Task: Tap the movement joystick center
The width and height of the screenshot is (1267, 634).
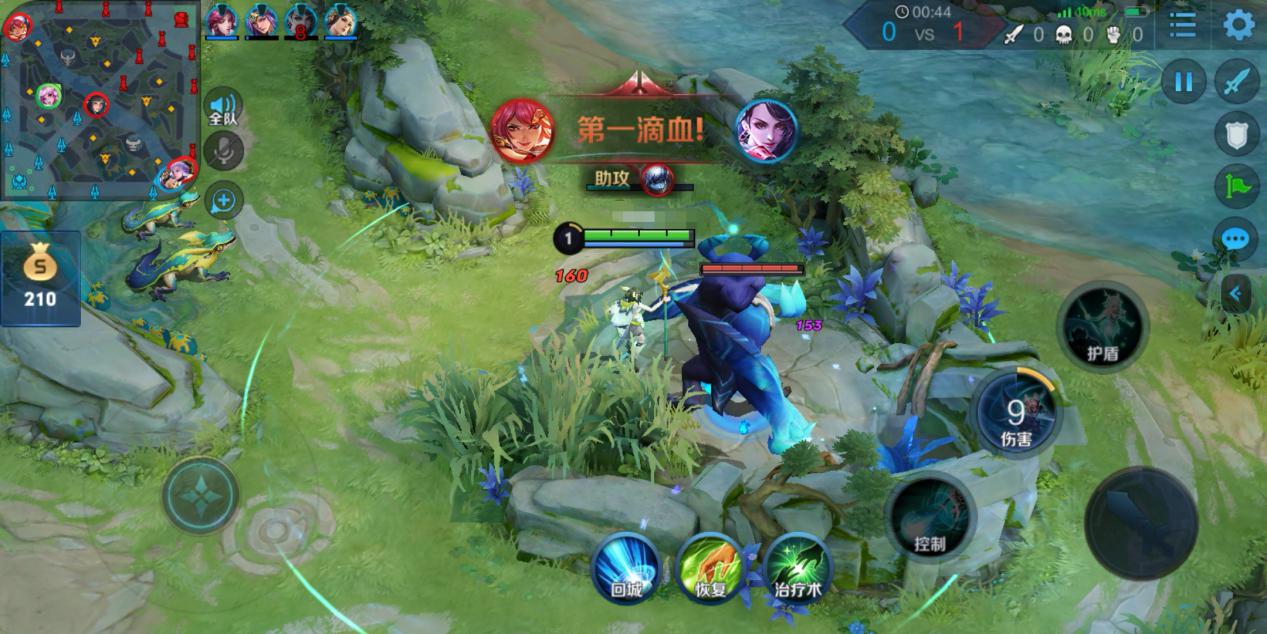Action: [201, 495]
